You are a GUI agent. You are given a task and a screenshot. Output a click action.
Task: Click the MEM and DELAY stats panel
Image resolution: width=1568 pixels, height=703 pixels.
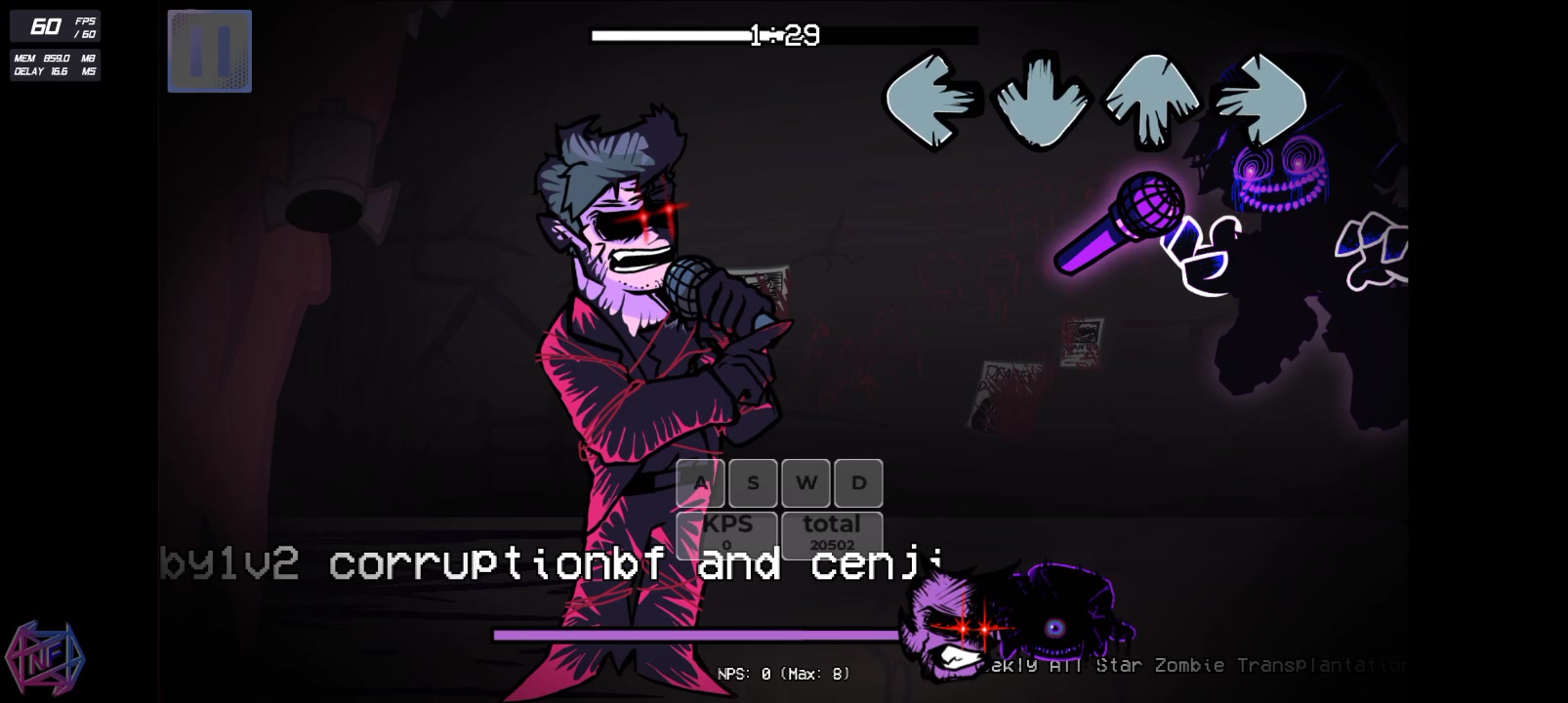[x=54, y=64]
